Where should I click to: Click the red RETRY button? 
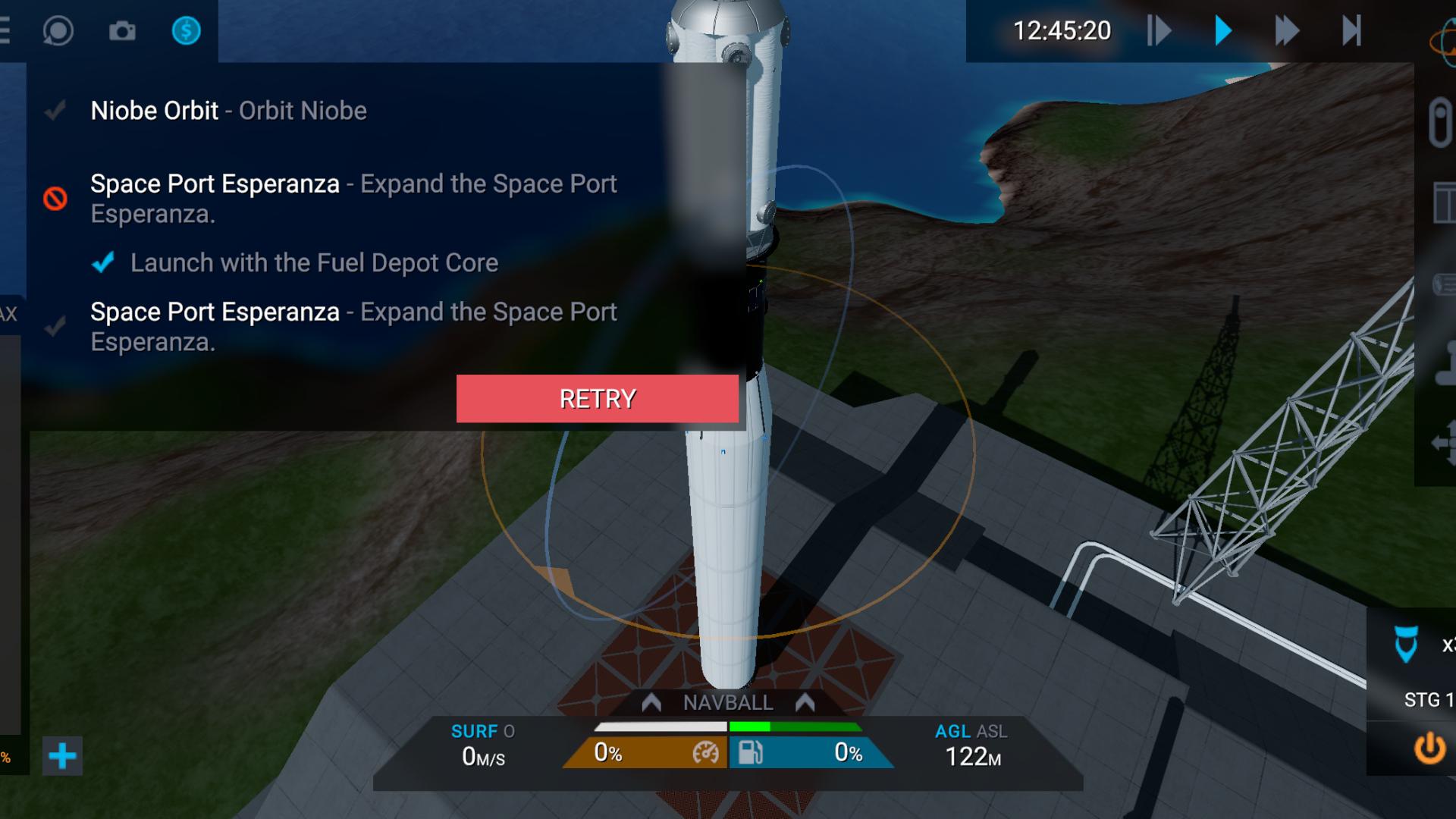pos(597,399)
